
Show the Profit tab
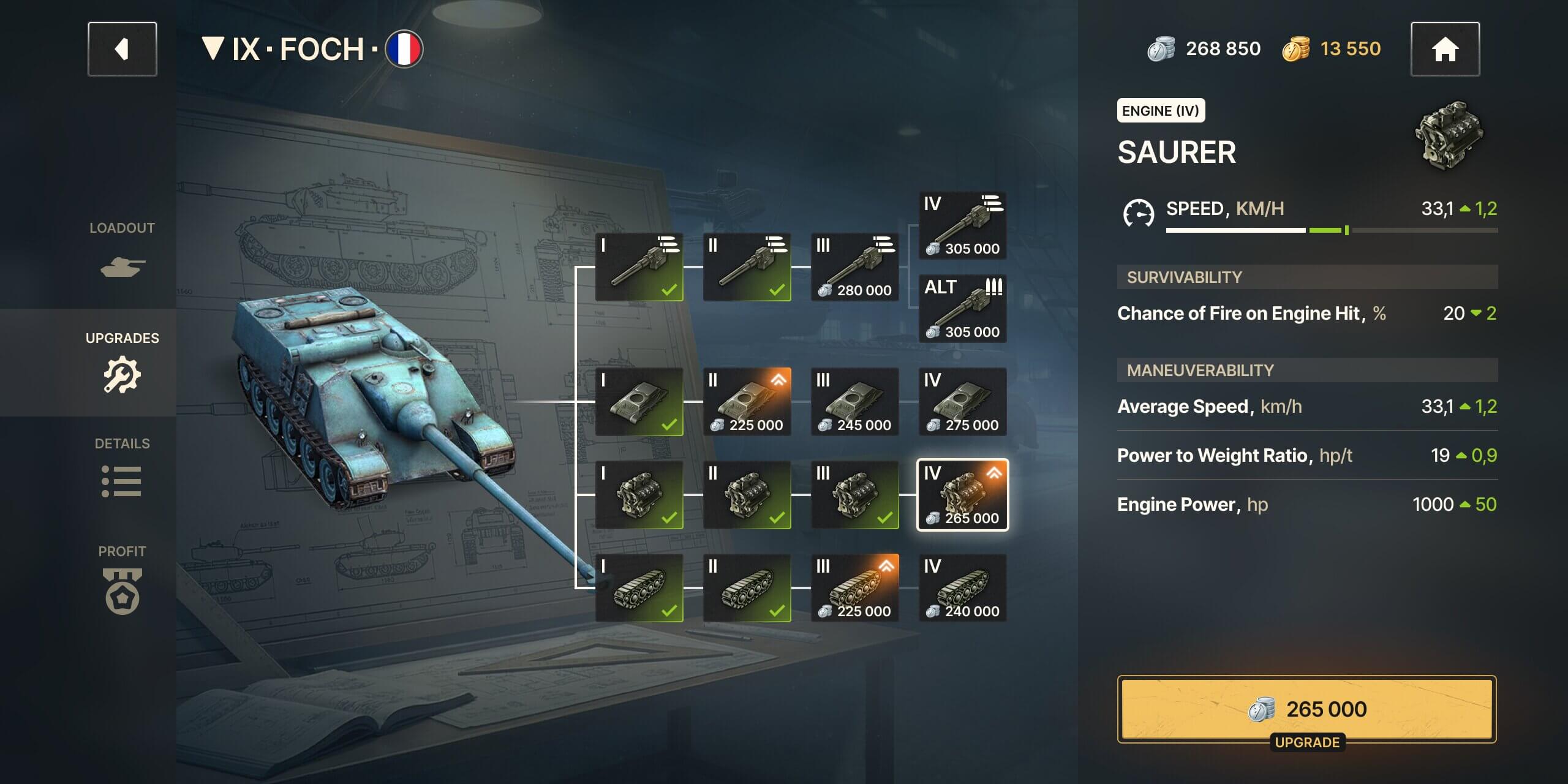(123, 579)
